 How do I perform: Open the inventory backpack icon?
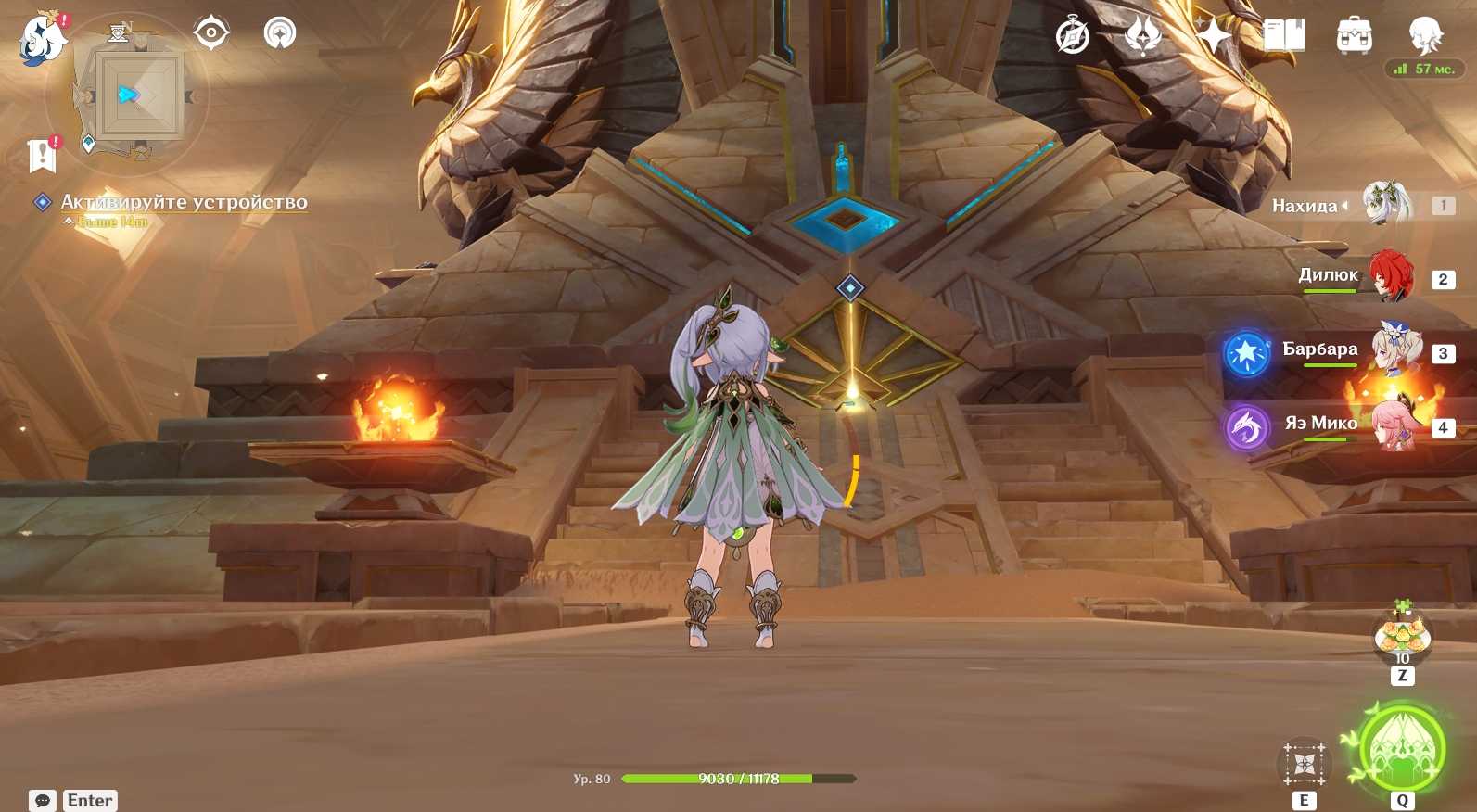click(x=1355, y=37)
